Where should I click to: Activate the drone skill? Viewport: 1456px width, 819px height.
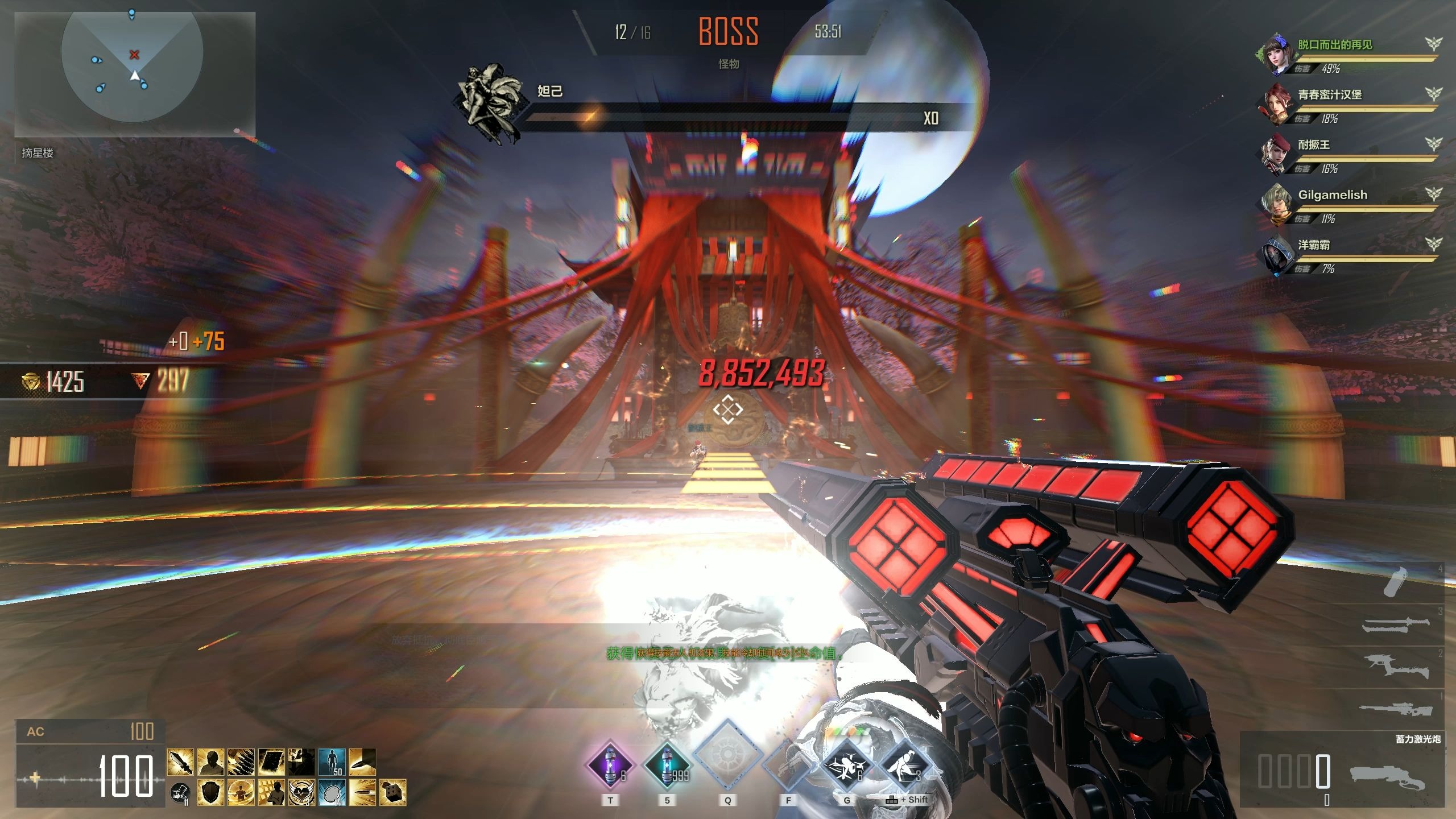point(847,765)
